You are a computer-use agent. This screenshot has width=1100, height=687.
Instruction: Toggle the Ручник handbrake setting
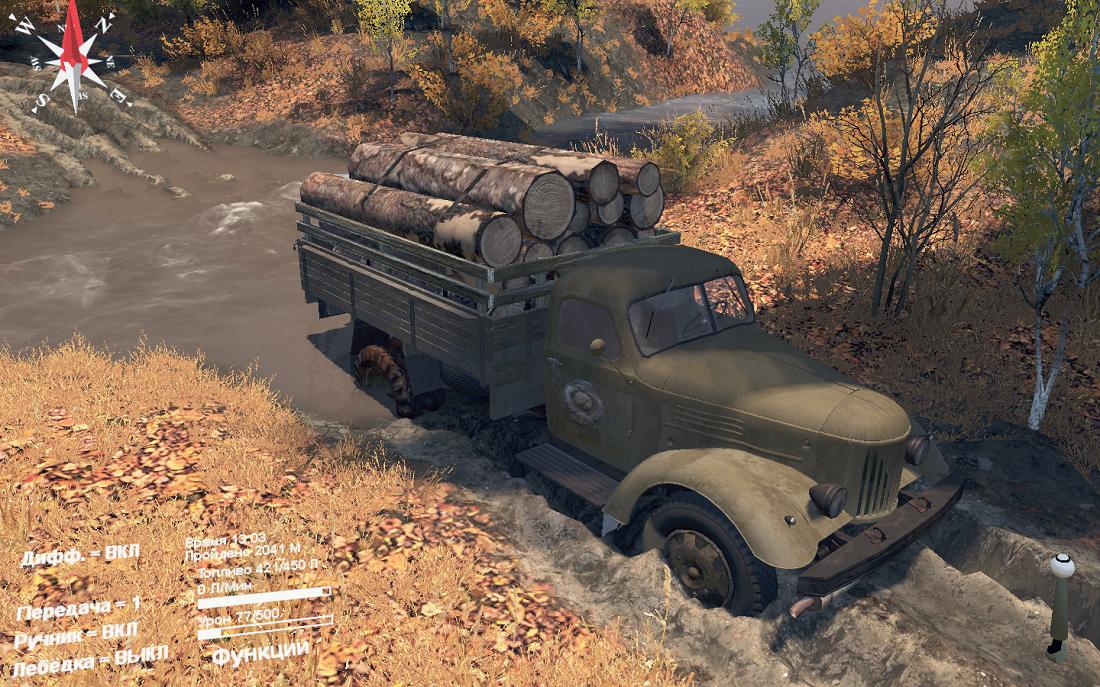[x=77, y=635]
